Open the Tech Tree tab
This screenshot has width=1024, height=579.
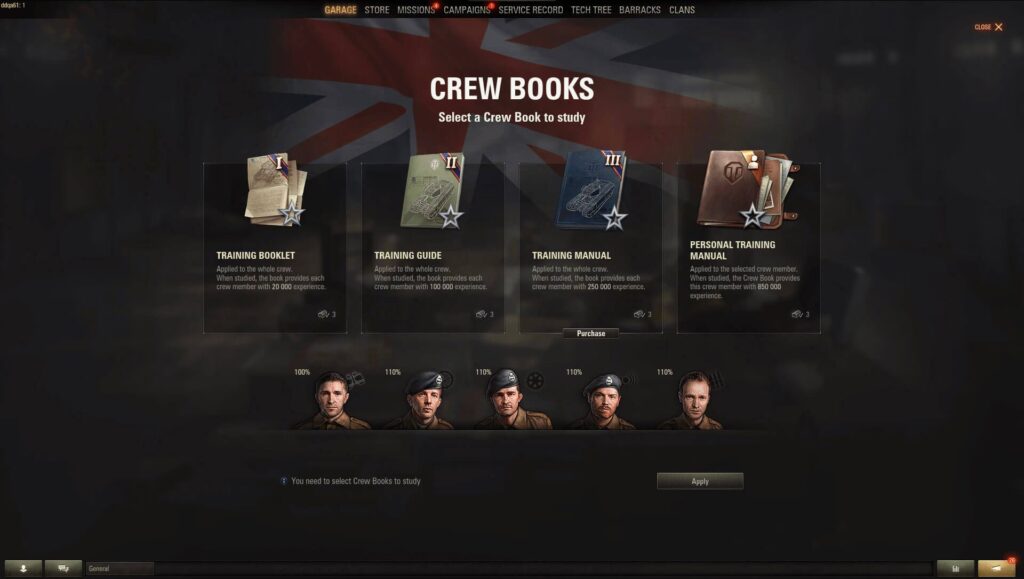pos(591,10)
